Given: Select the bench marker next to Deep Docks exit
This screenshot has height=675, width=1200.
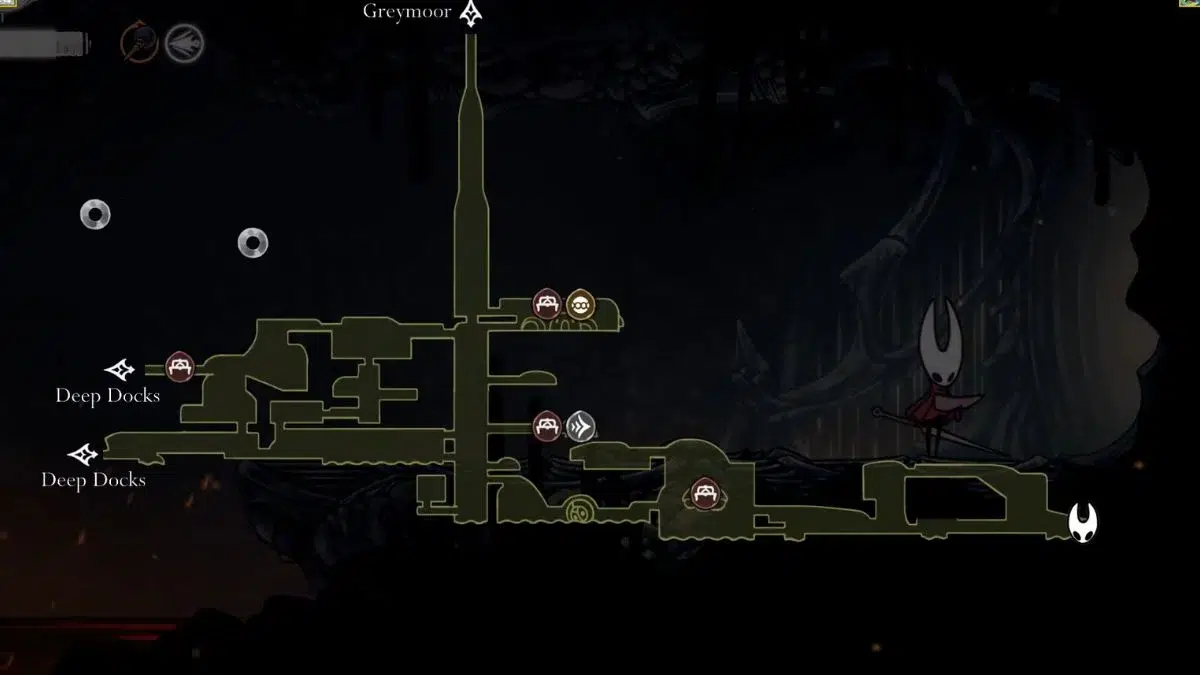Looking at the screenshot, I should 179,366.
